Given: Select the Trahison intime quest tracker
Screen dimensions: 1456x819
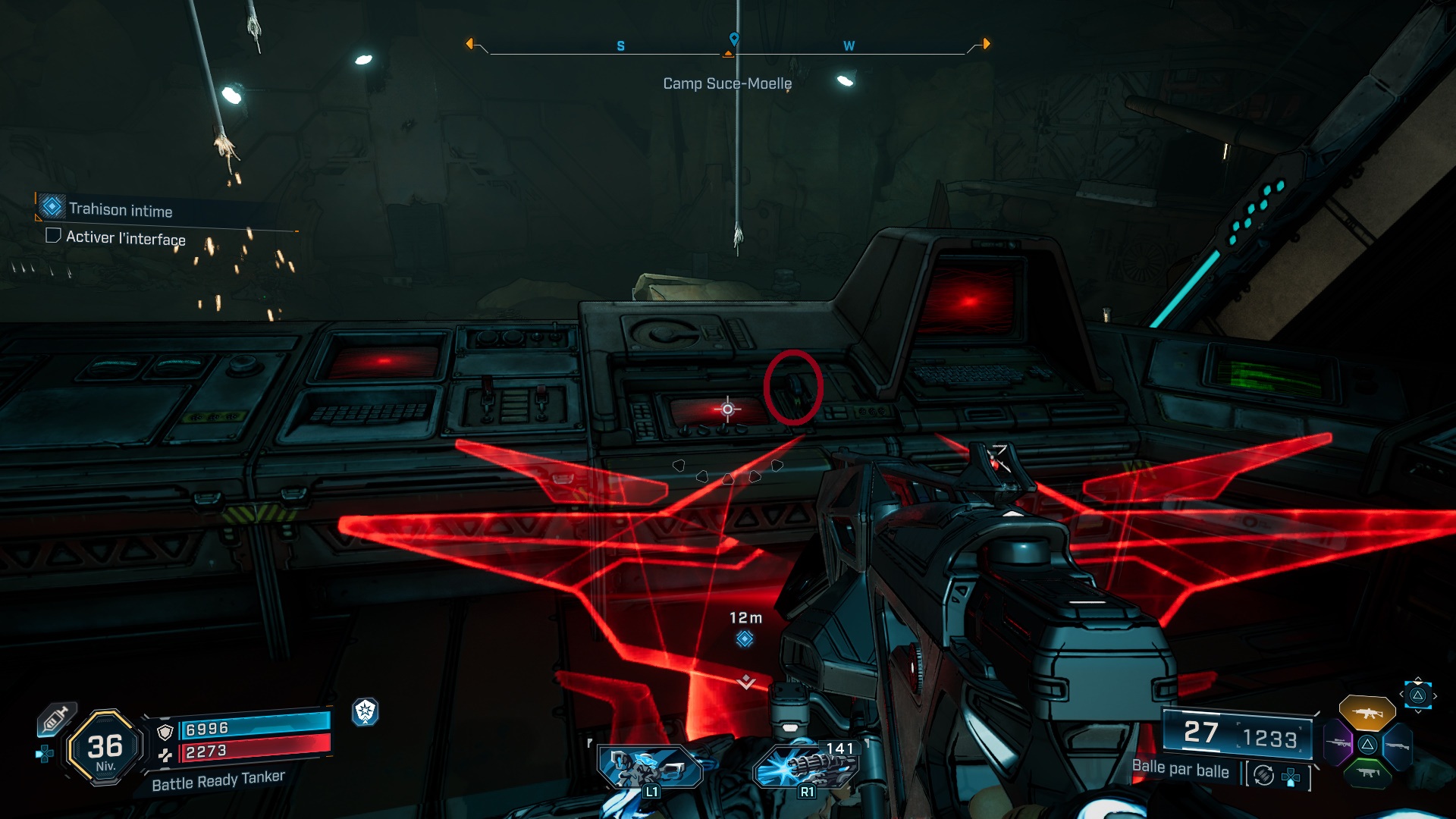Looking at the screenshot, I should coord(120,209).
